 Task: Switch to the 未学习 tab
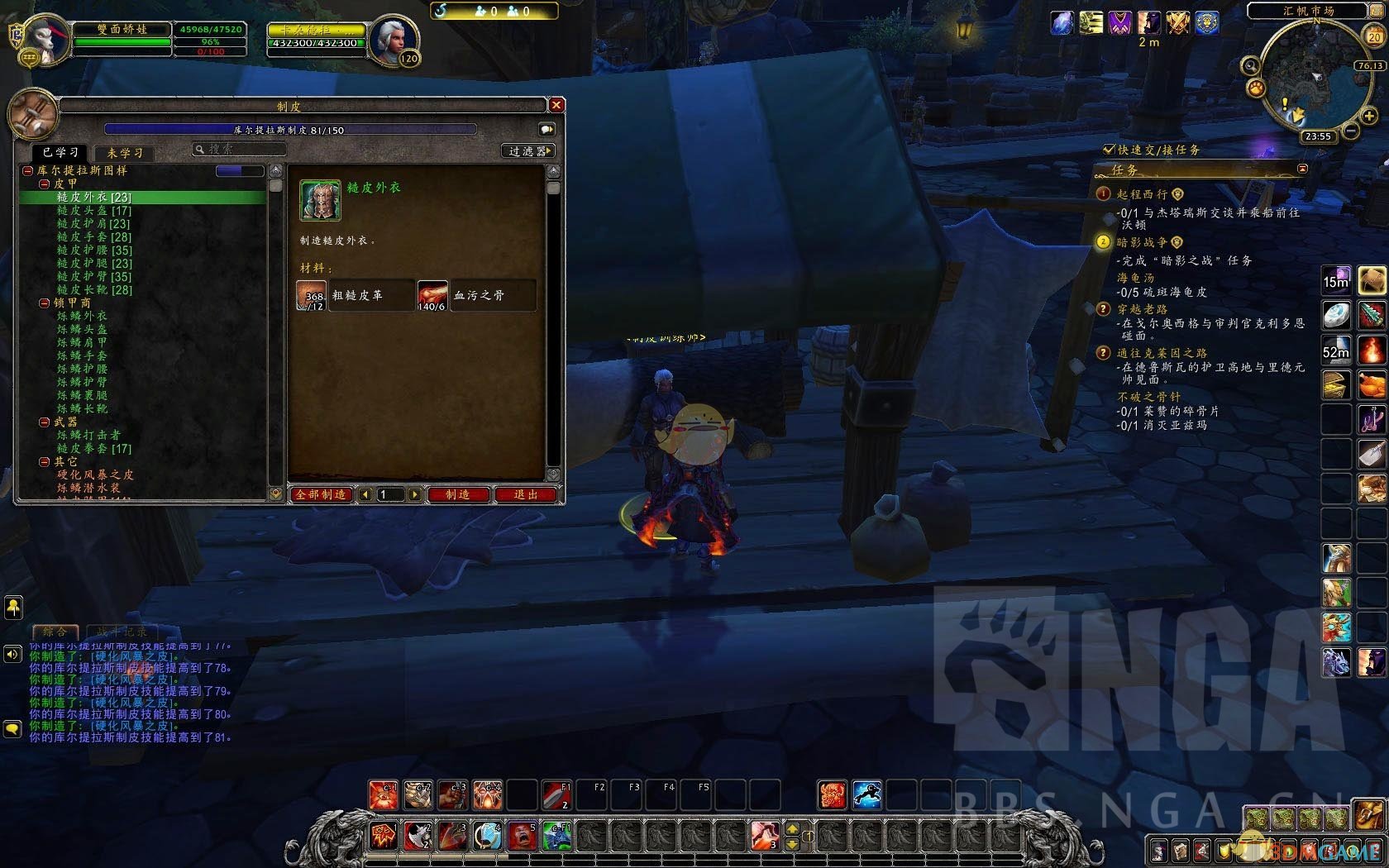tap(124, 153)
